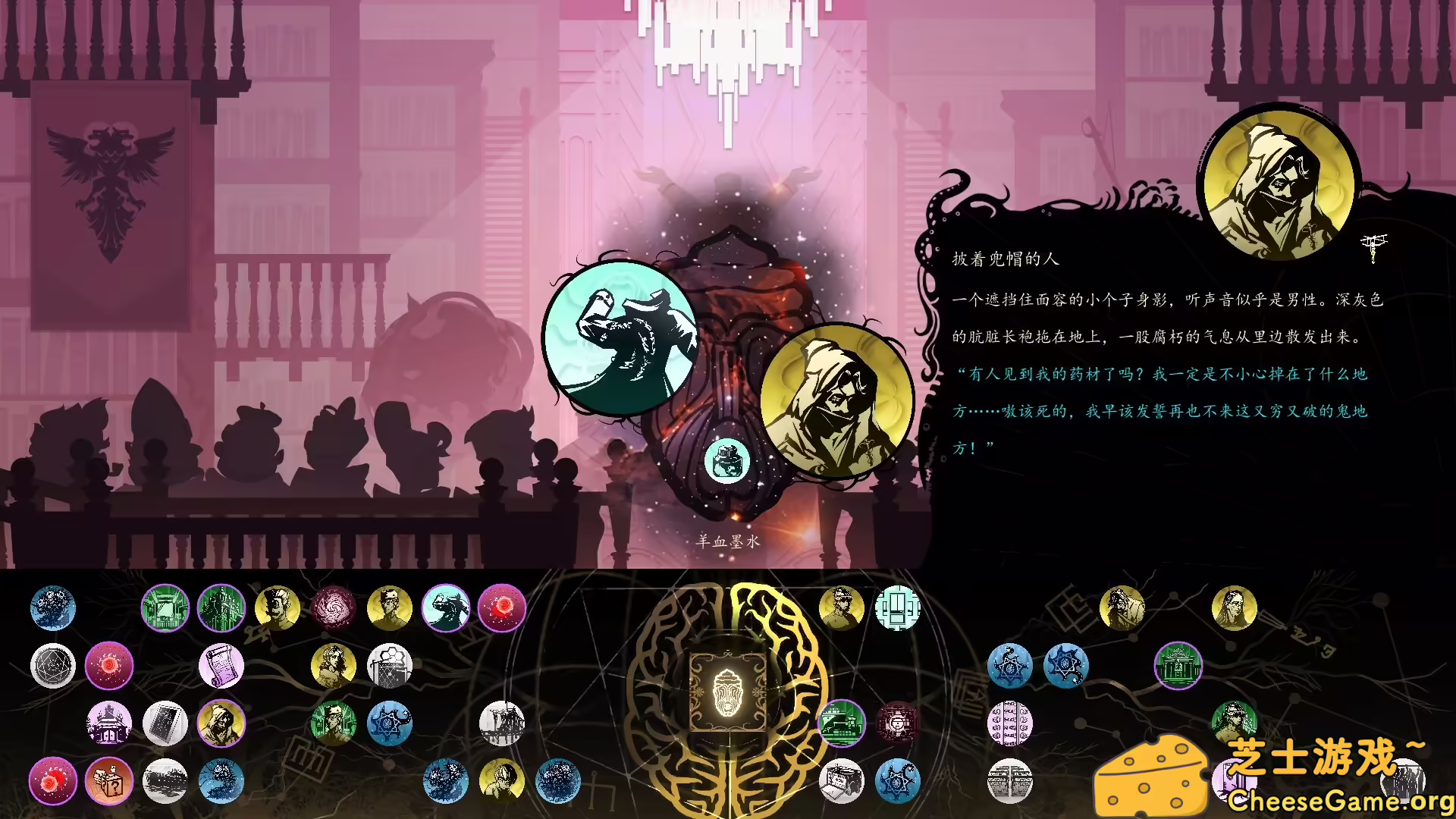This screenshot has height=819, width=1456.
Task: Click the hanging cross trinket beside the dialogue panel
Action: [x=1374, y=248]
